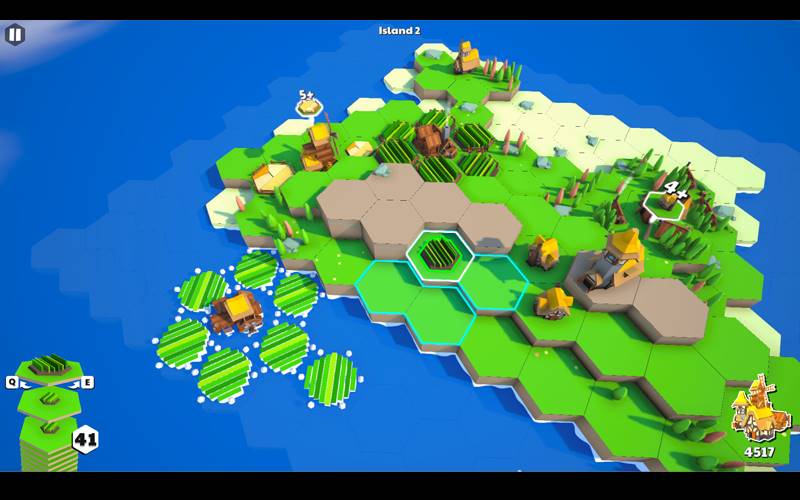
Task: Select the crop field tile atop the stack
Action: pos(49,367)
